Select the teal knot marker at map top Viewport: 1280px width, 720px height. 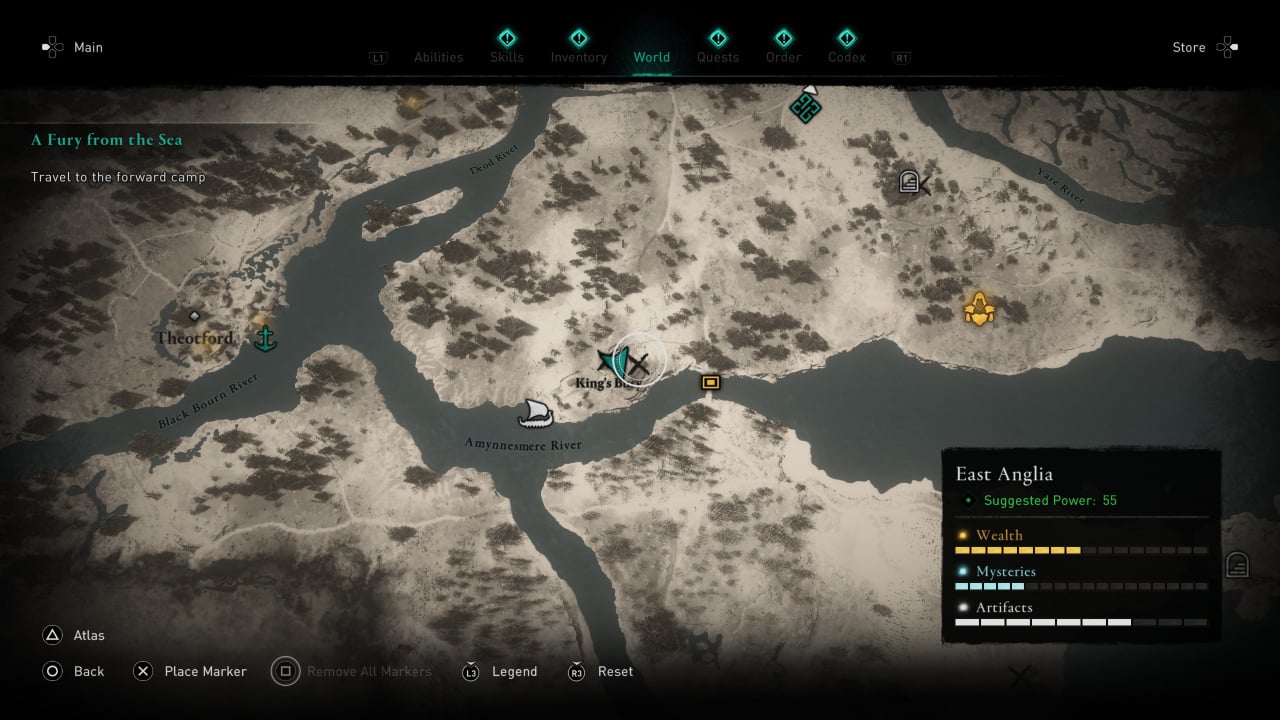pyautogui.click(x=805, y=105)
